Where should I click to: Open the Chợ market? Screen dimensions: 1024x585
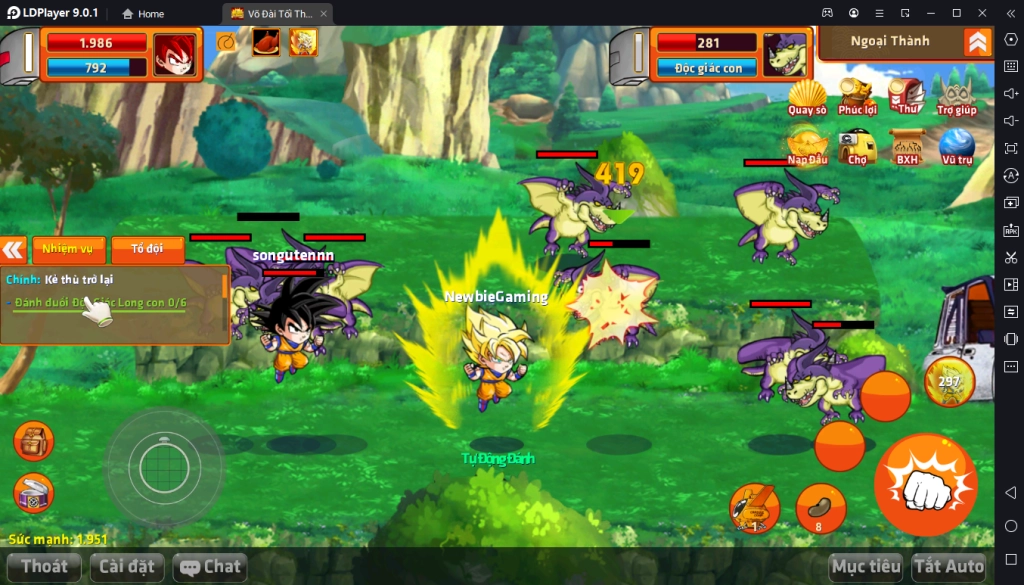point(857,147)
